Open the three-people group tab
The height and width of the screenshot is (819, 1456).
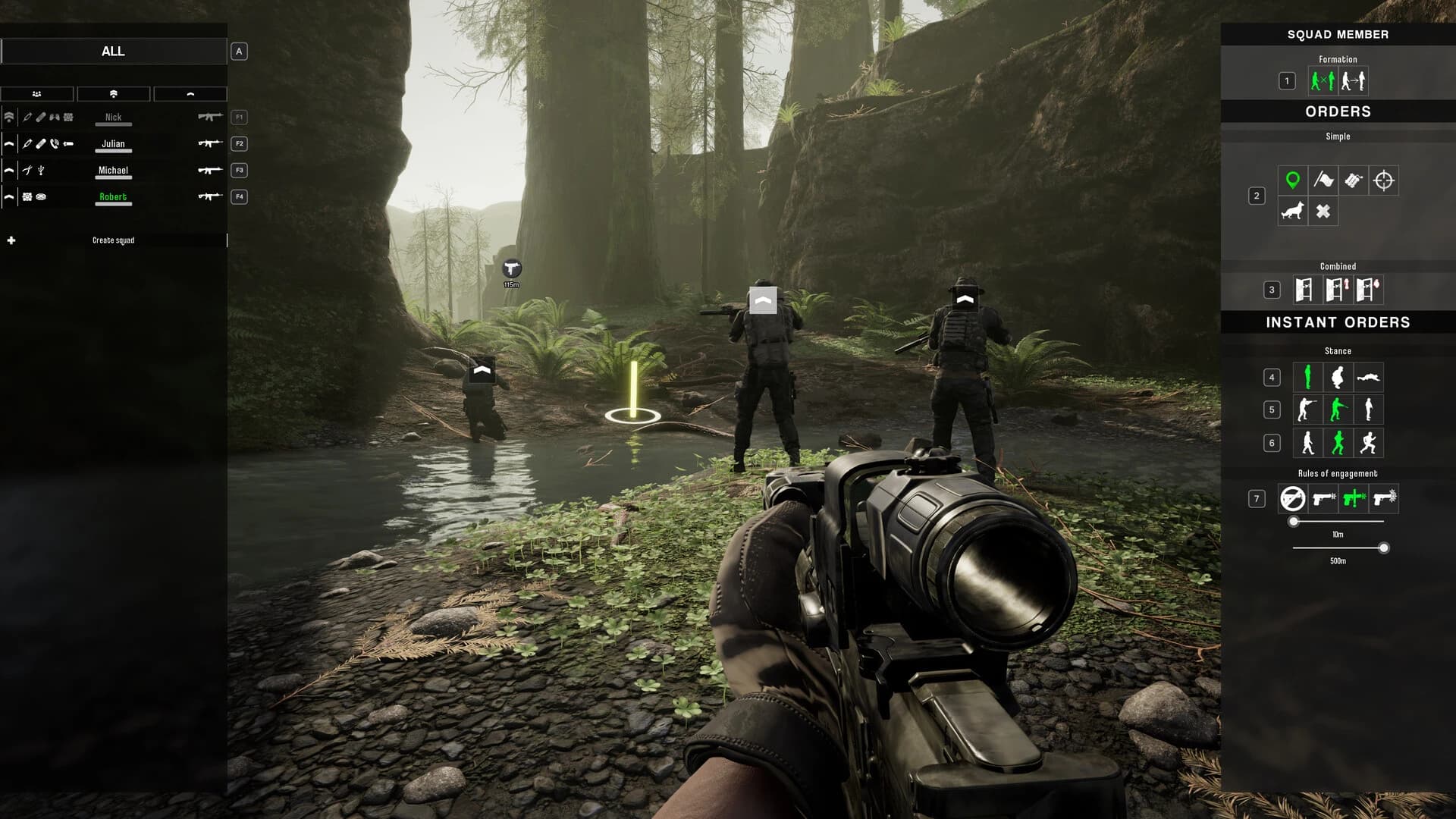tap(37, 94)
